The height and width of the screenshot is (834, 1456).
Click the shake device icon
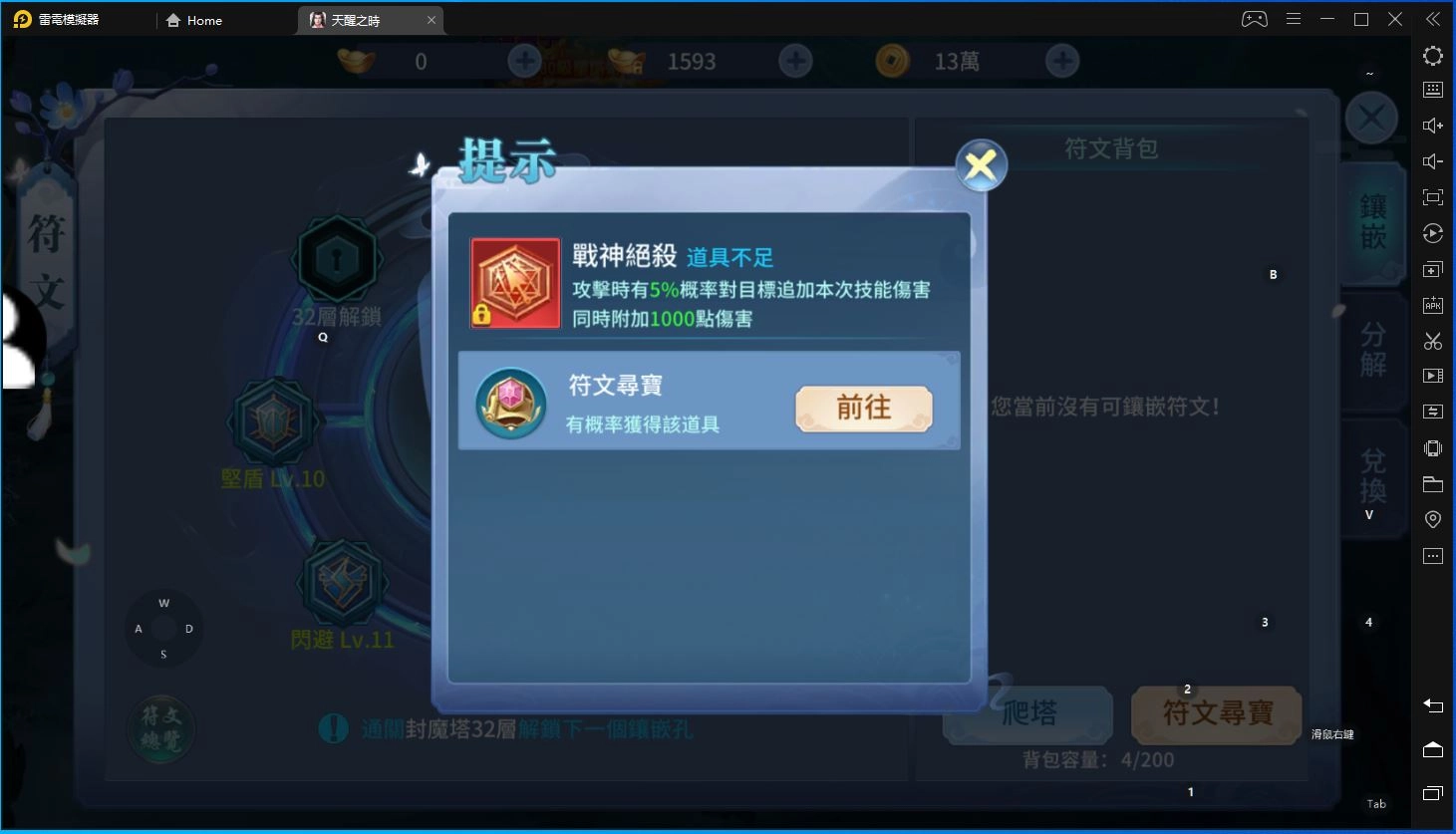tap(1432, 447)
